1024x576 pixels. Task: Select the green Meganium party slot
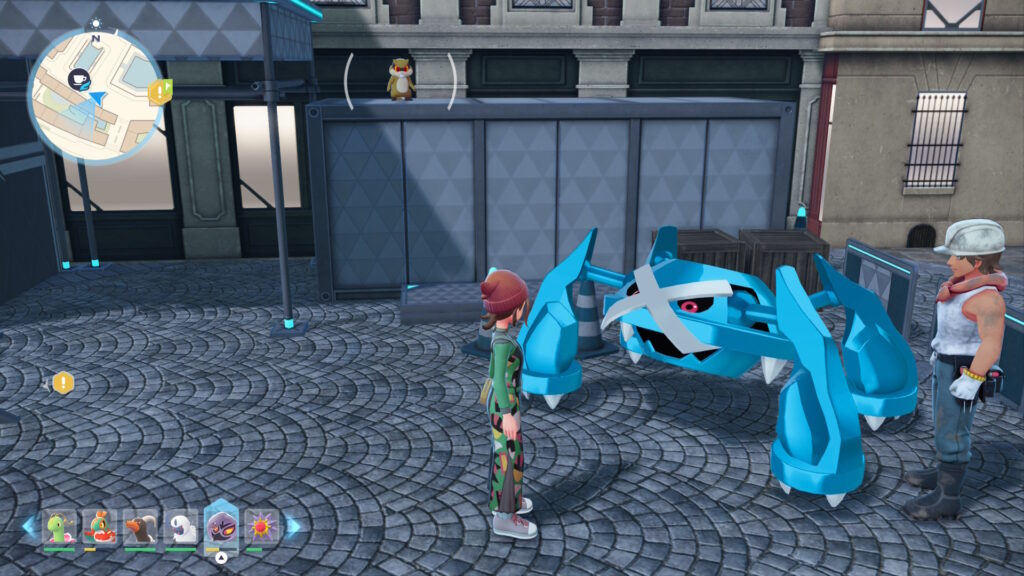60,526
